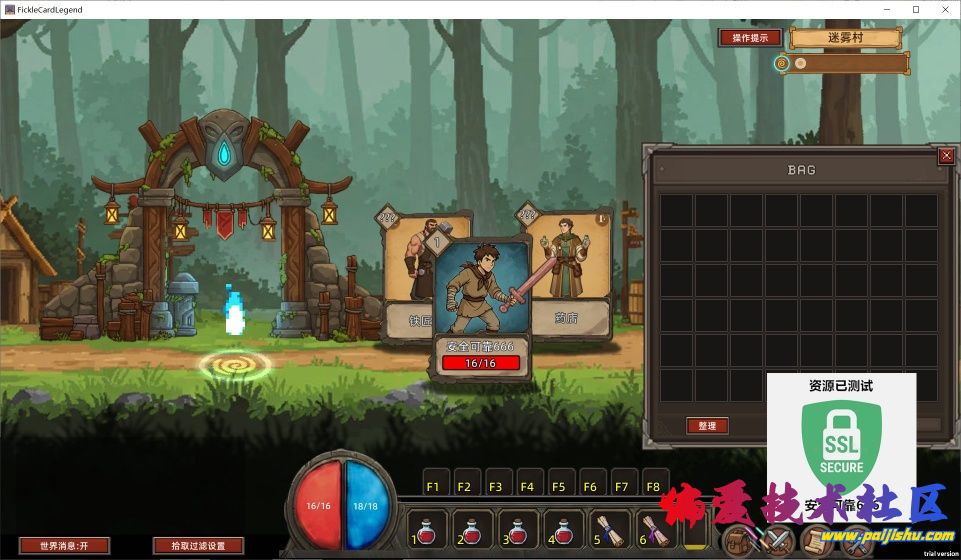Open 拾取过滤设置 pickup filter settings

pos(198,546)
